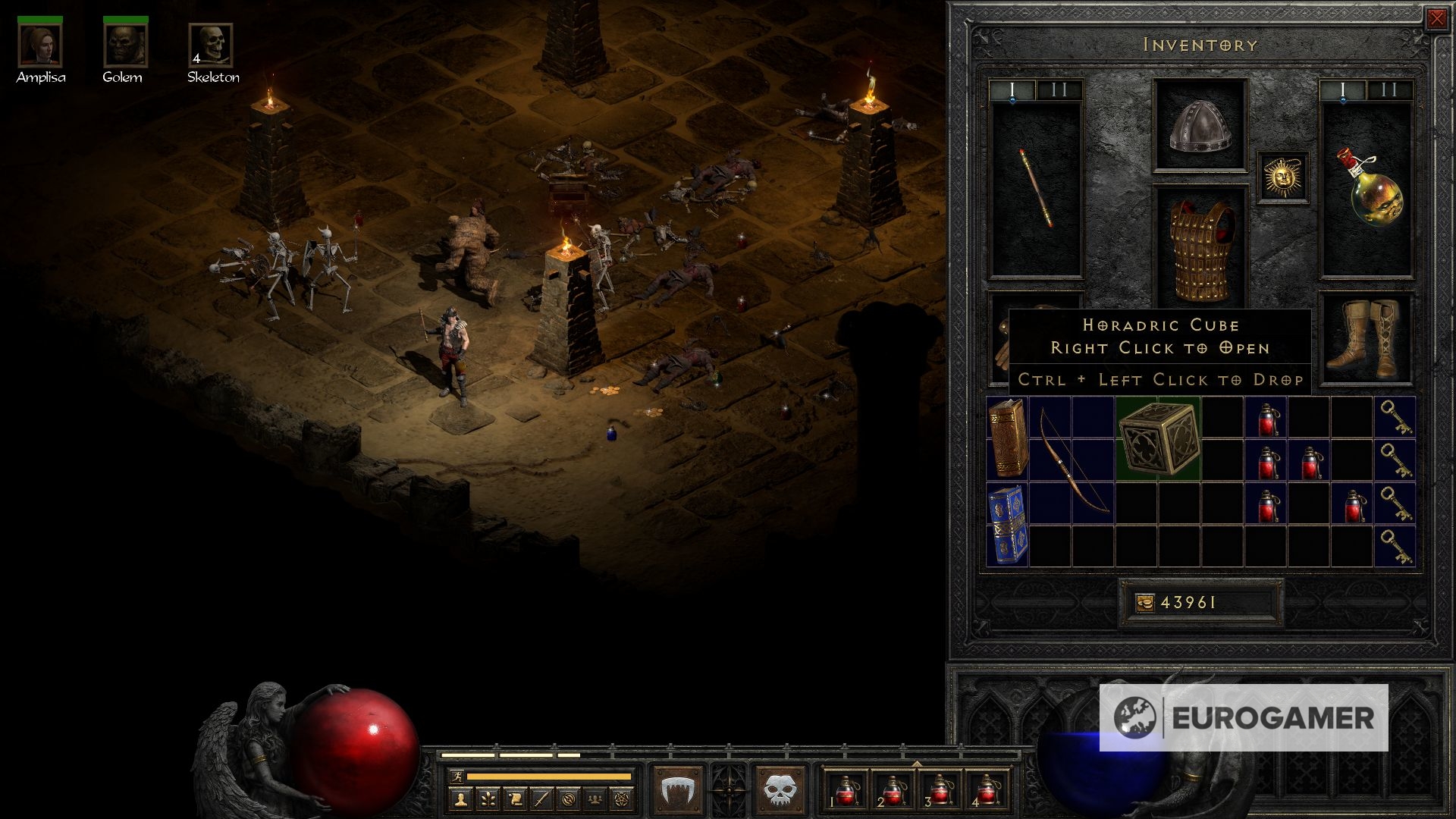Select the sun amulet slot

pos(1283,177)
